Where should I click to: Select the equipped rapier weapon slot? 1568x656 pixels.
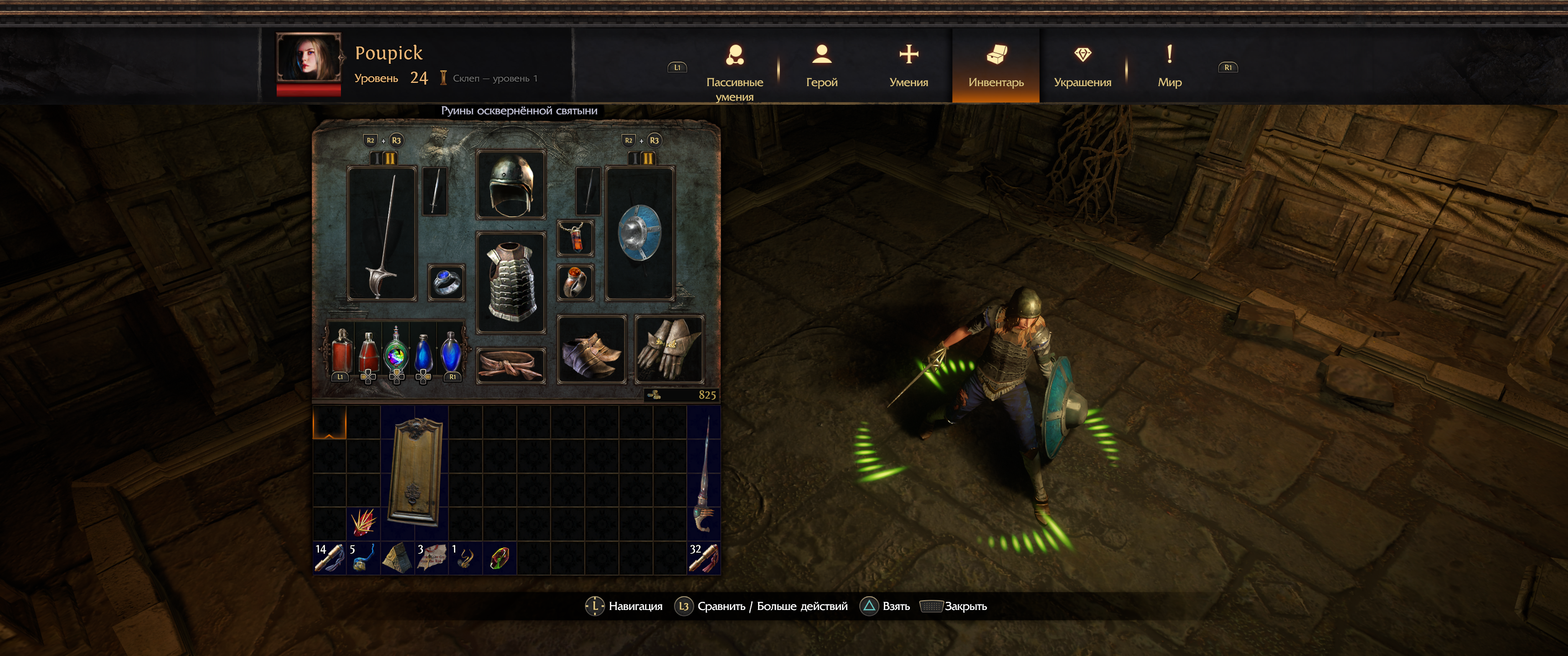pos(382,234)
